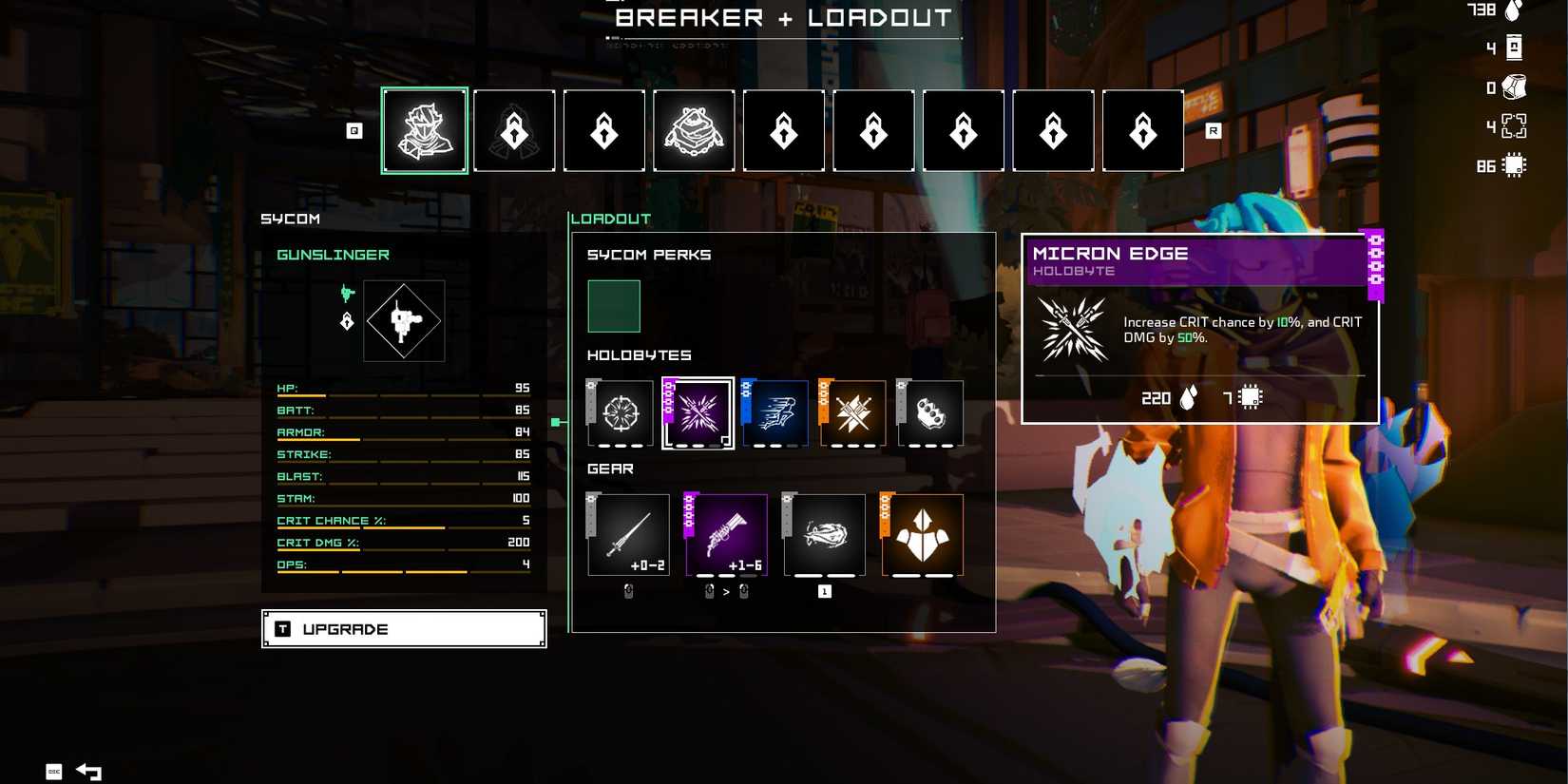The width and height of the screenshot is (1568, 784).
Task: Pick the crosshair target holobyte
Action: pyautogui.click(x=621, y=413)
